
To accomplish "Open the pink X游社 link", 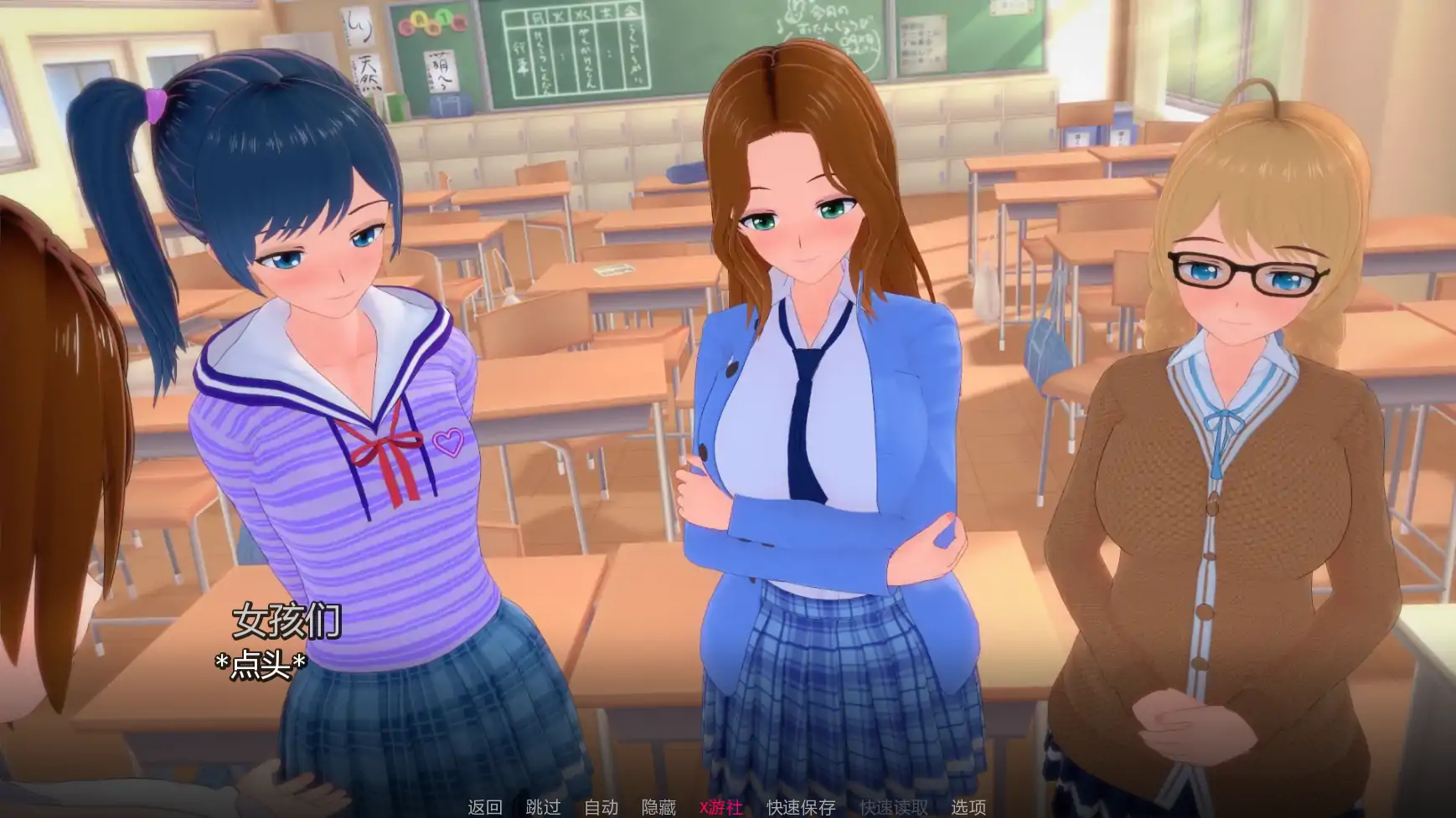I will [x=720, y=807].
